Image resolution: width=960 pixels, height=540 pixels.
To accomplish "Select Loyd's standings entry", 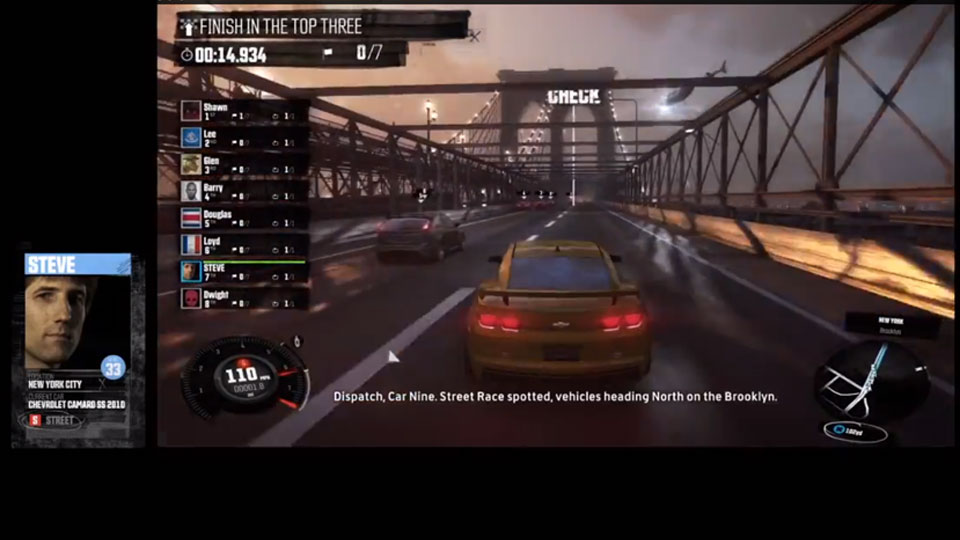I will [x=243, y=245].
